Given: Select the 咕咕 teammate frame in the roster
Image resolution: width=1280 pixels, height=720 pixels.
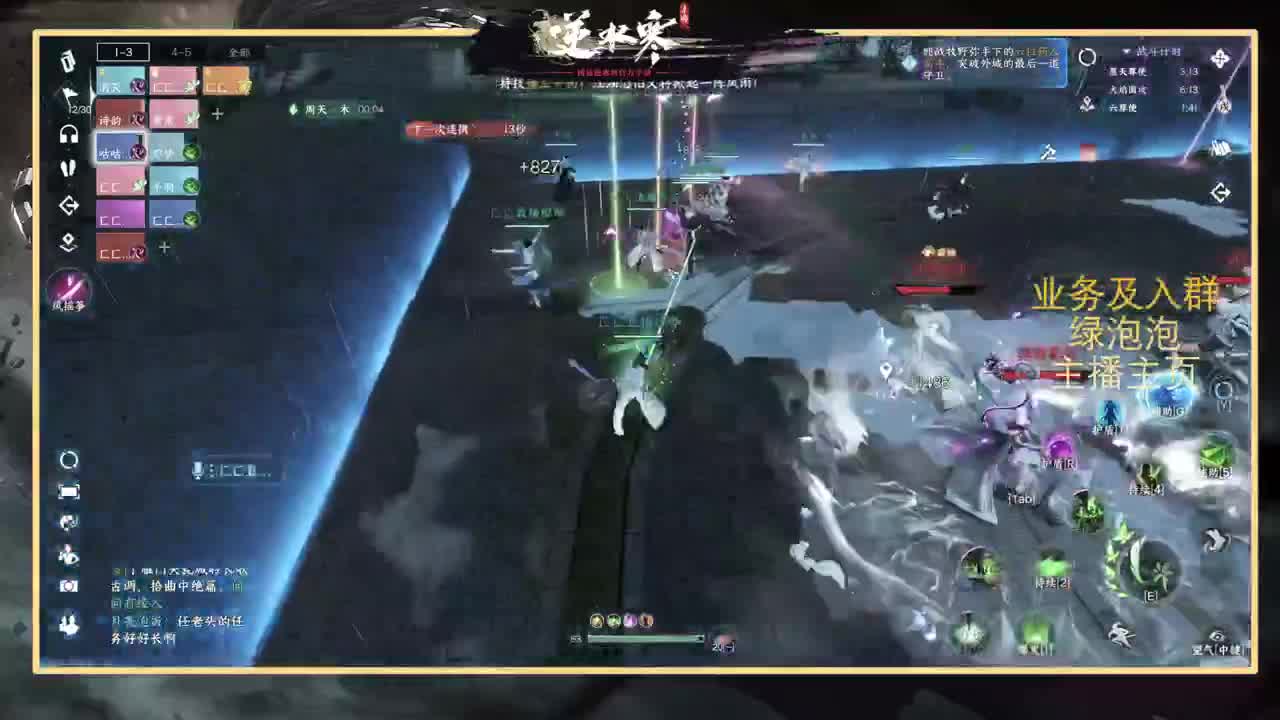Looking at the screenshot, I should coord(120,150).
